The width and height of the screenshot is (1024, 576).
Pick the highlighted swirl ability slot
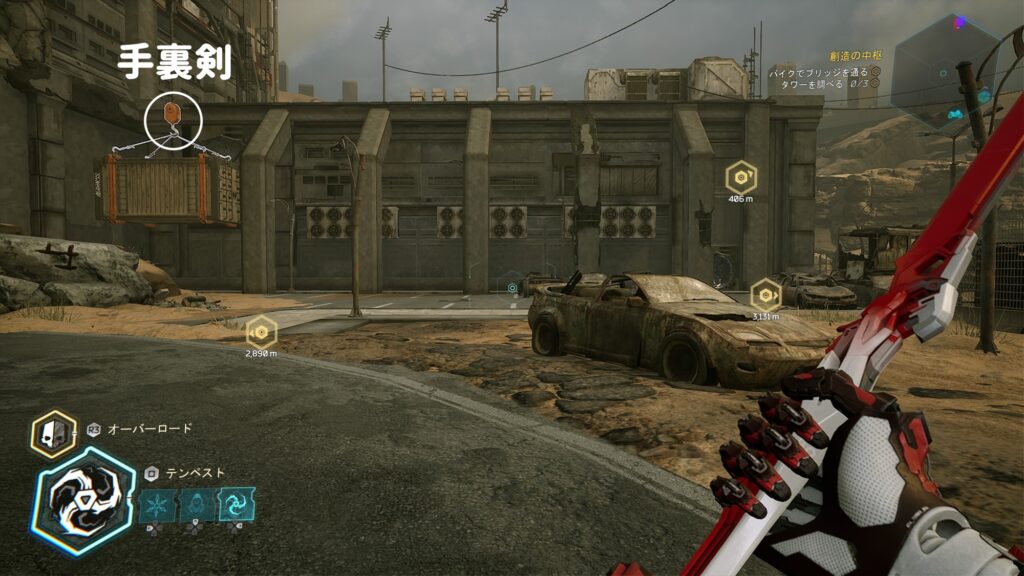click(x=237, y=505)
